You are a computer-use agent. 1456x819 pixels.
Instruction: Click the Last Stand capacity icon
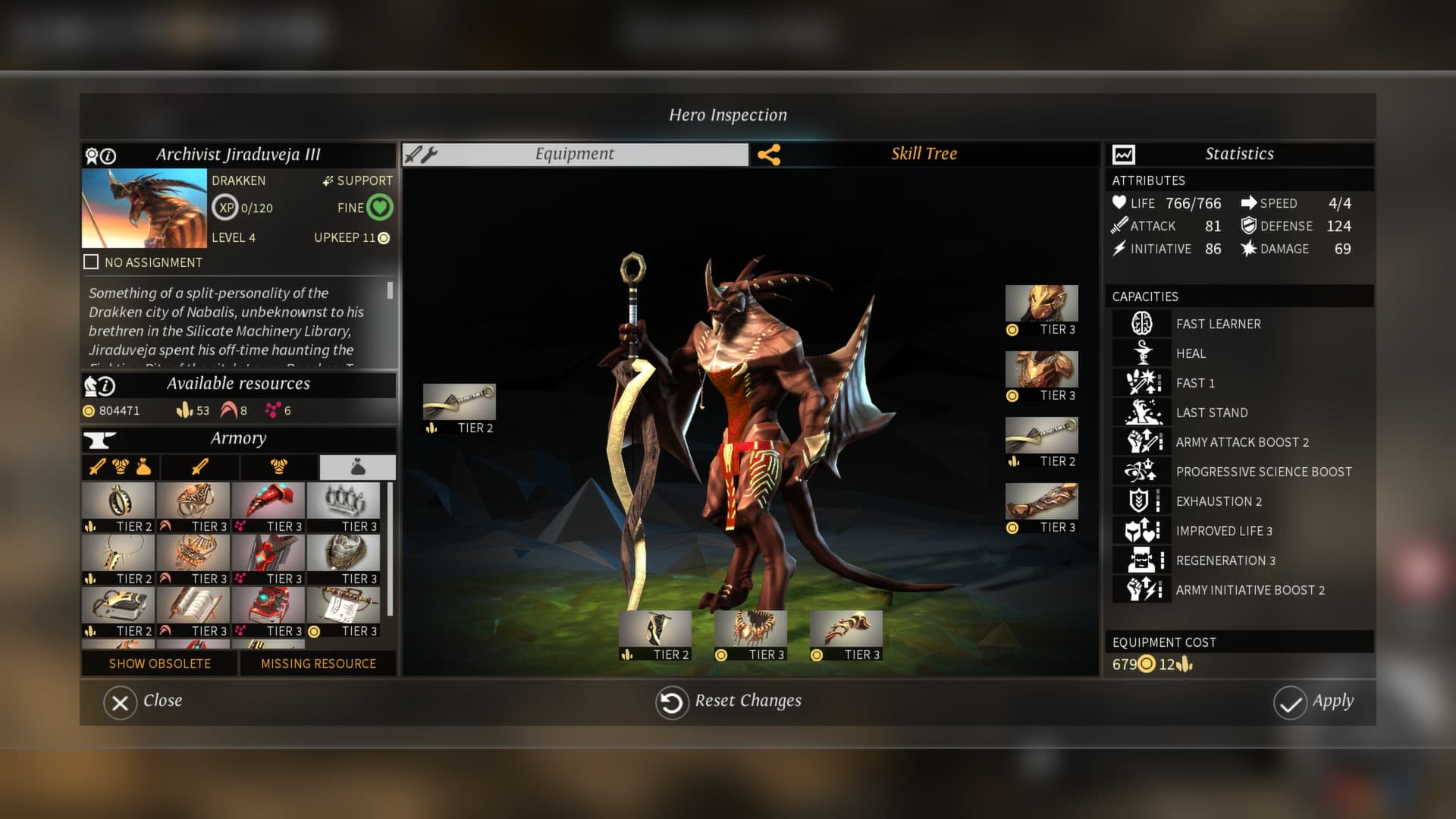1141,412
